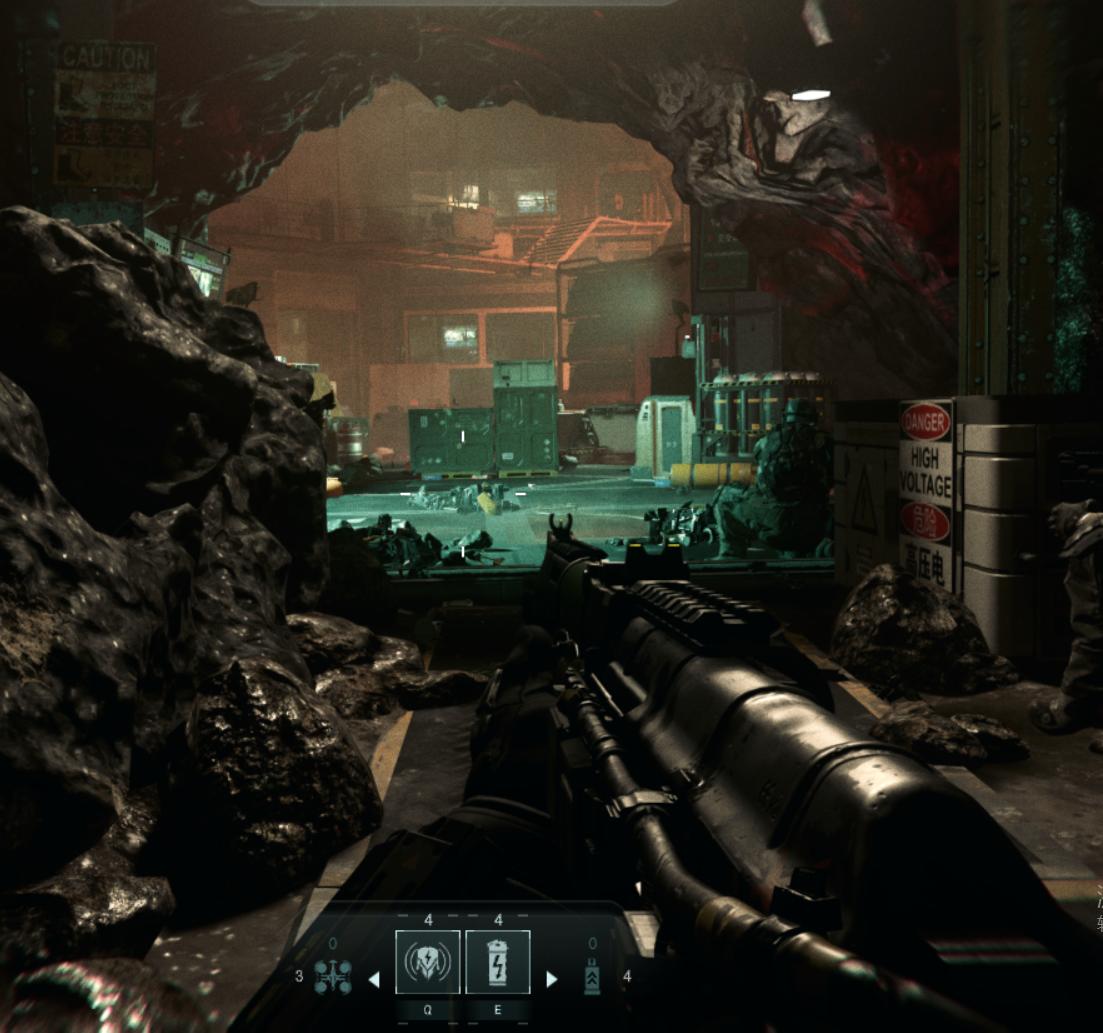
Task: Choose the quadcopter drone equipment icon
Action: click(332, 976)
